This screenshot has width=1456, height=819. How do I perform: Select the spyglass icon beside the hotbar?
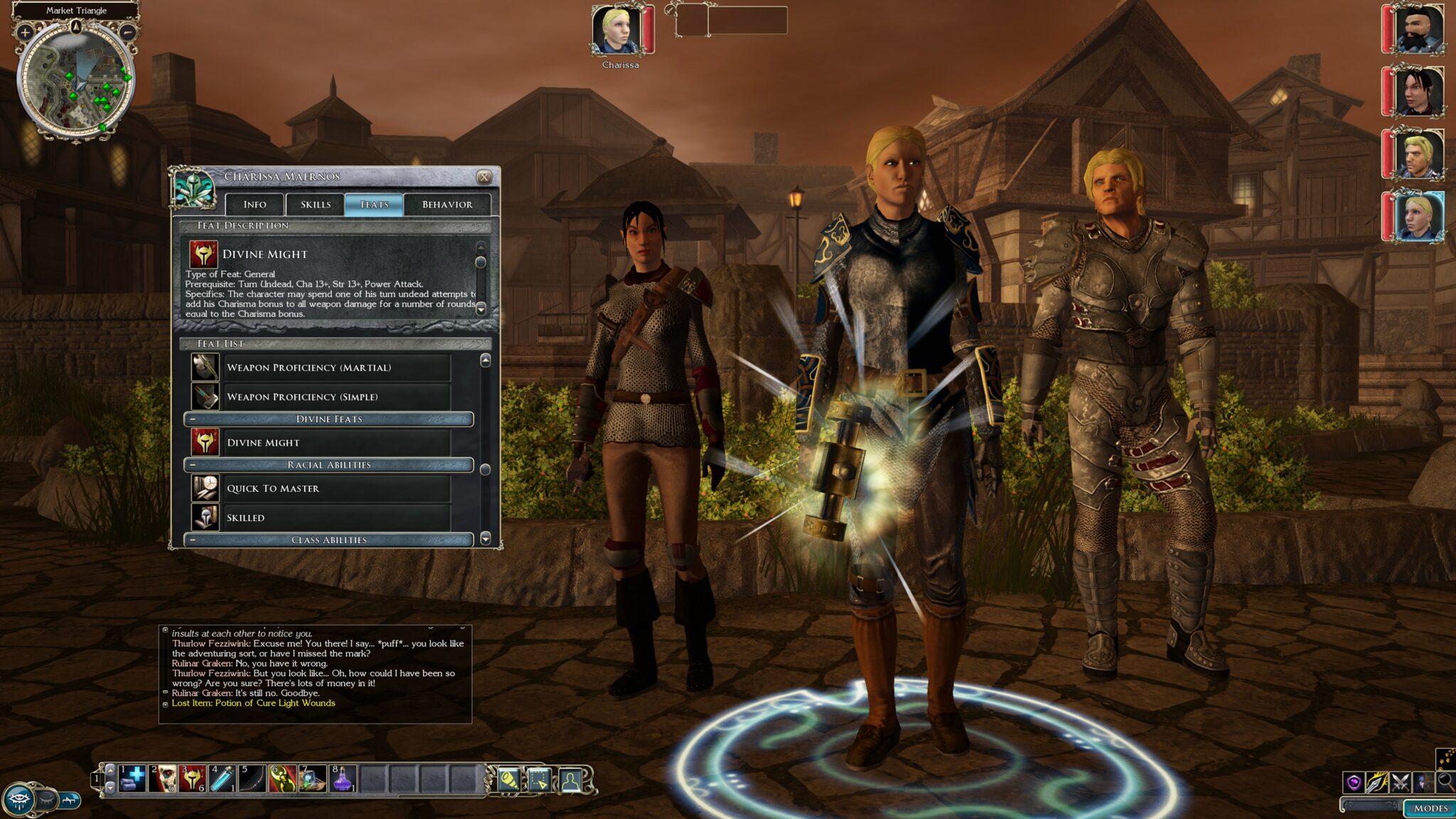pos(509,781)
